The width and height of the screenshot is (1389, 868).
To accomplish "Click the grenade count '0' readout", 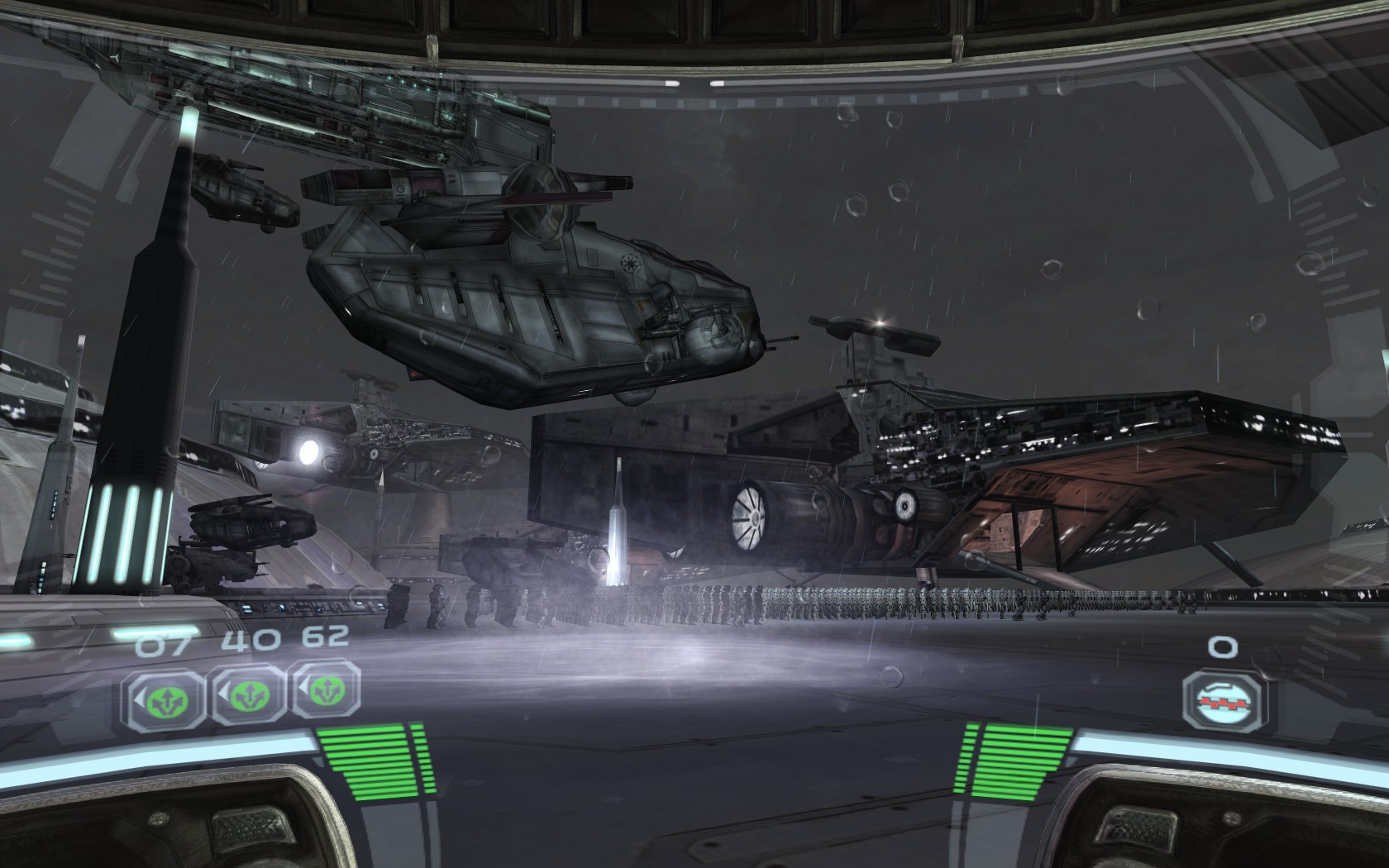I will (1224, 645).
